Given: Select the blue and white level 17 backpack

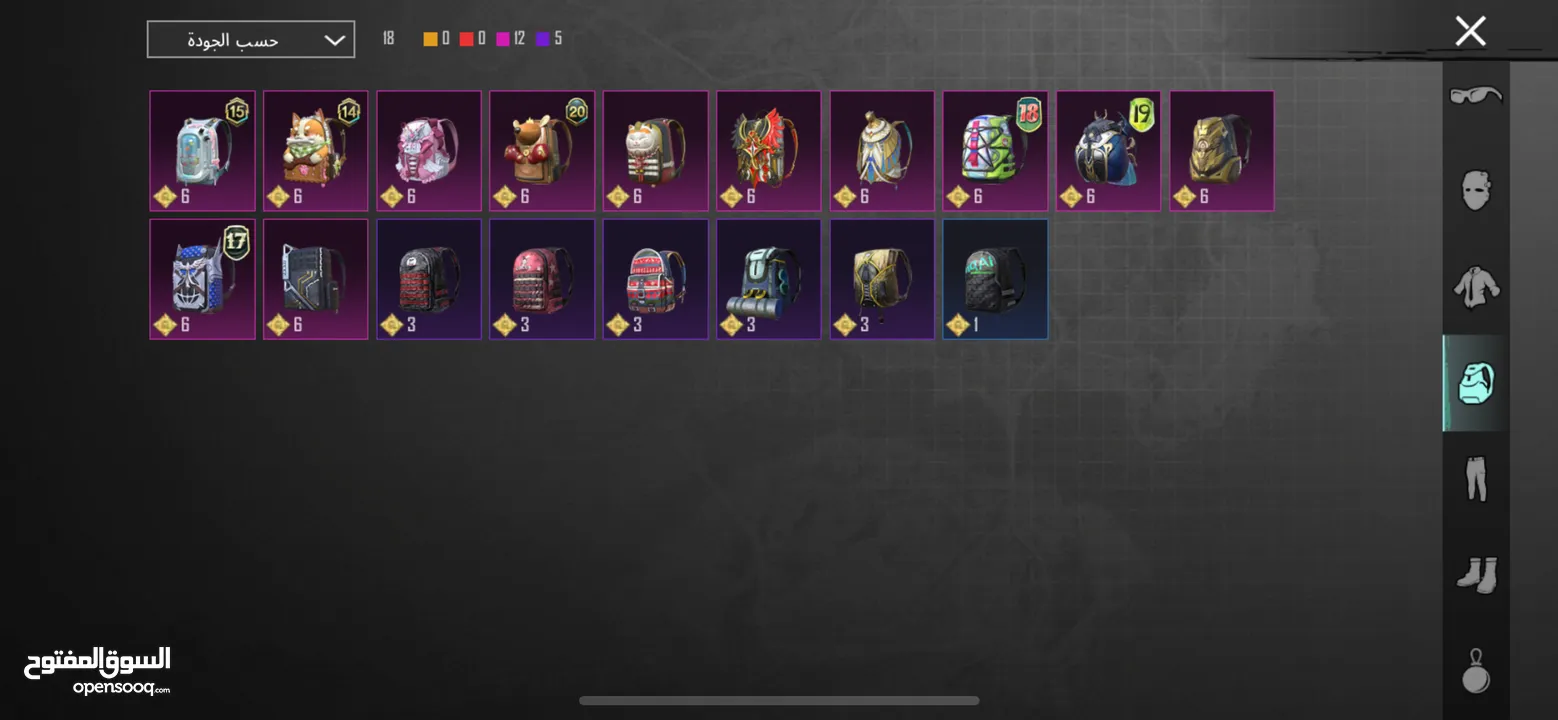Looking at the screenshot, I should click(x=203, y=279).
